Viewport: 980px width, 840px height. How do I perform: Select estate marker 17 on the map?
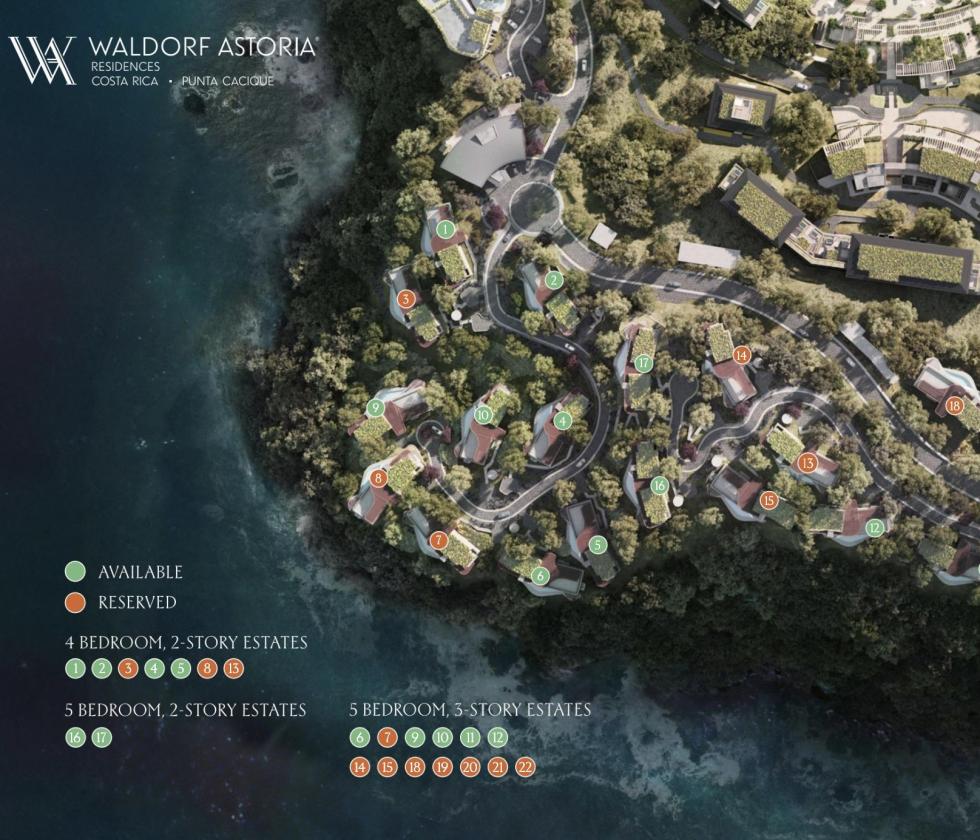[643, 363]
